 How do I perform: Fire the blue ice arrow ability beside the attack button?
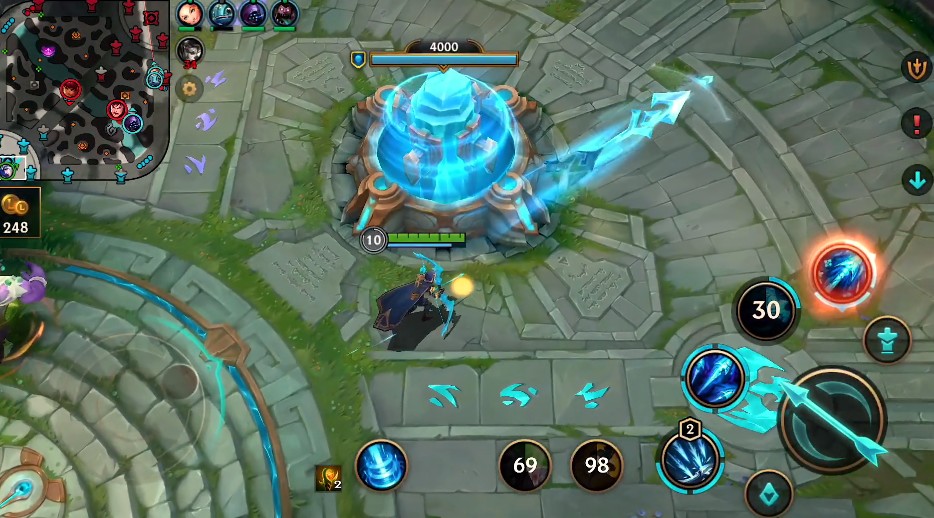[714, 377]
